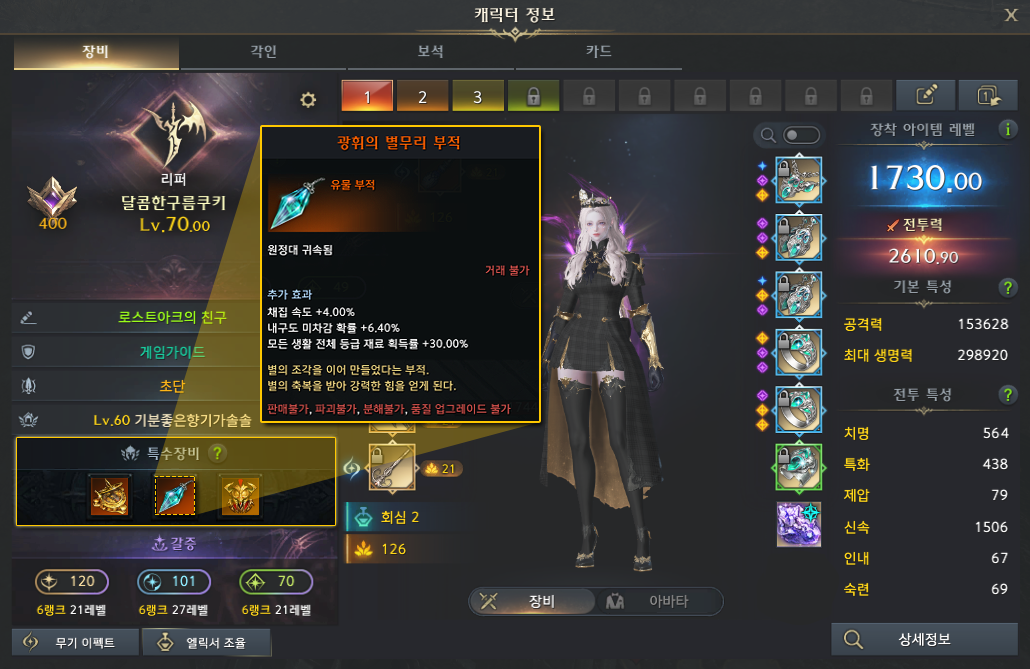Show the 카드 tab
This screenshot has height=669, width=1030.
point(598,52)
